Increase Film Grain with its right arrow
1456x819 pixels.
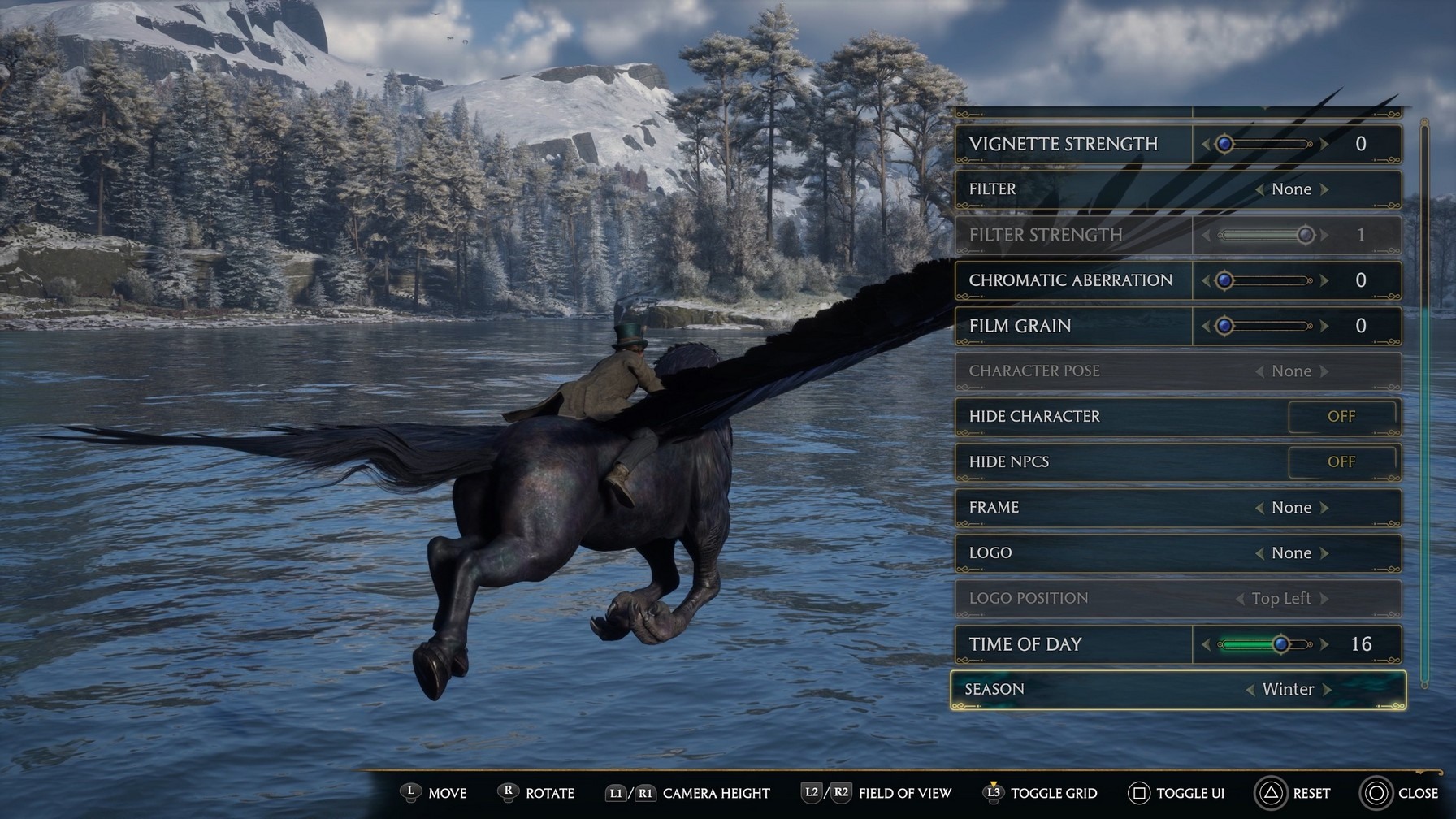click(x=1325, y=327)
